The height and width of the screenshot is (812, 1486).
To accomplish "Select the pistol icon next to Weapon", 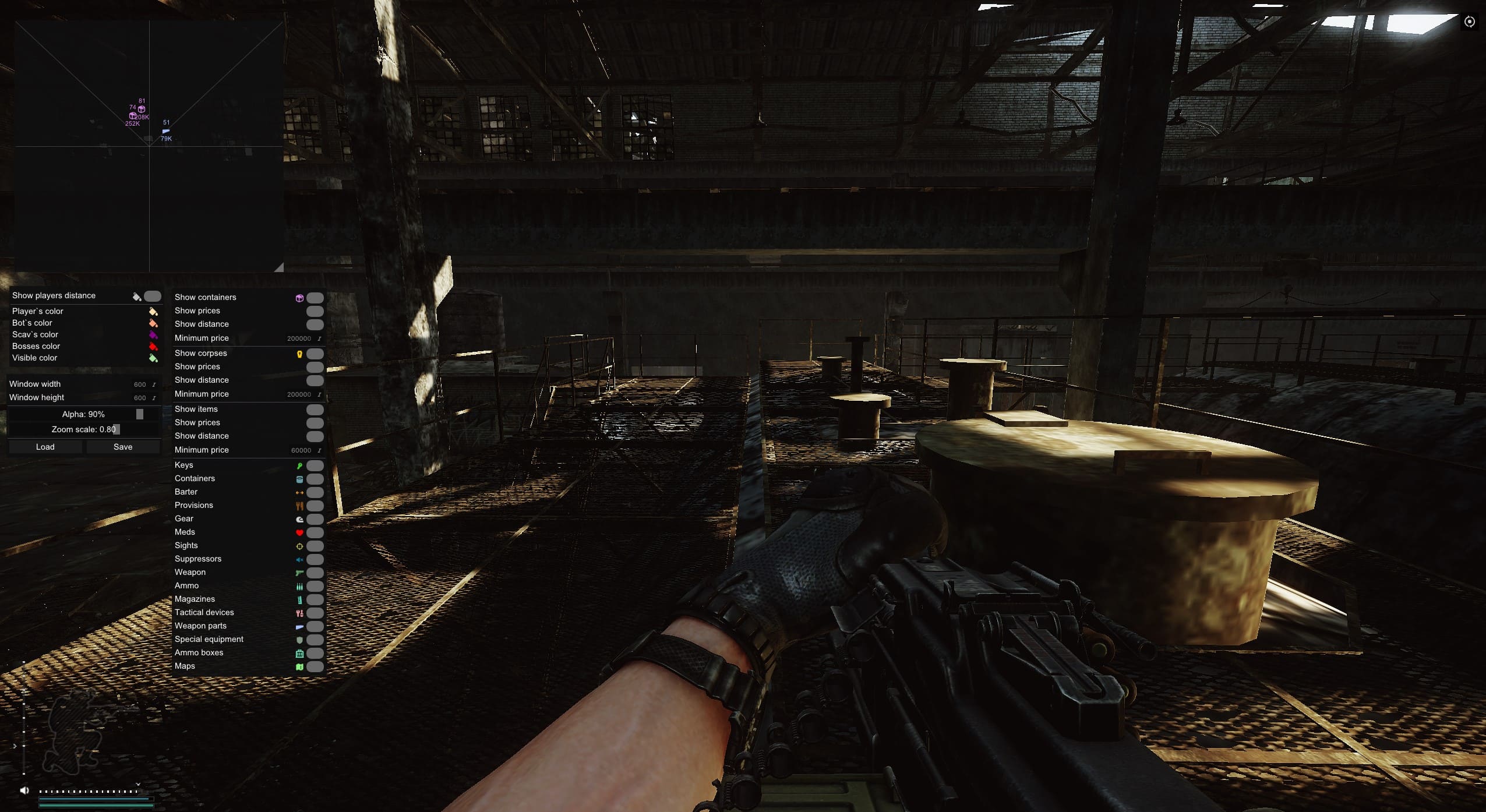I will coord(299,573).
